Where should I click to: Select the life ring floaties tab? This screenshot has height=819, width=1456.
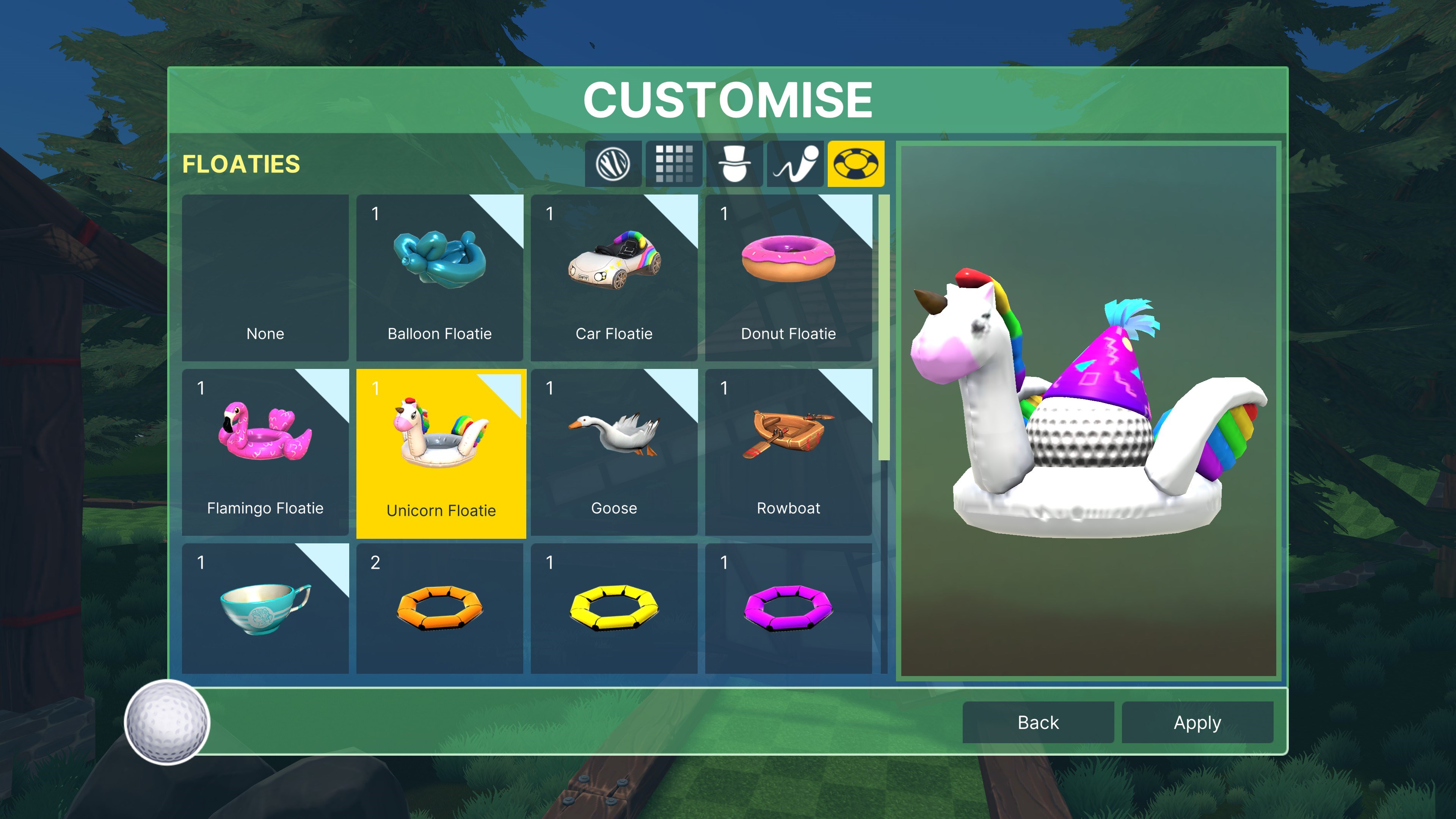(x=856, y=164)
